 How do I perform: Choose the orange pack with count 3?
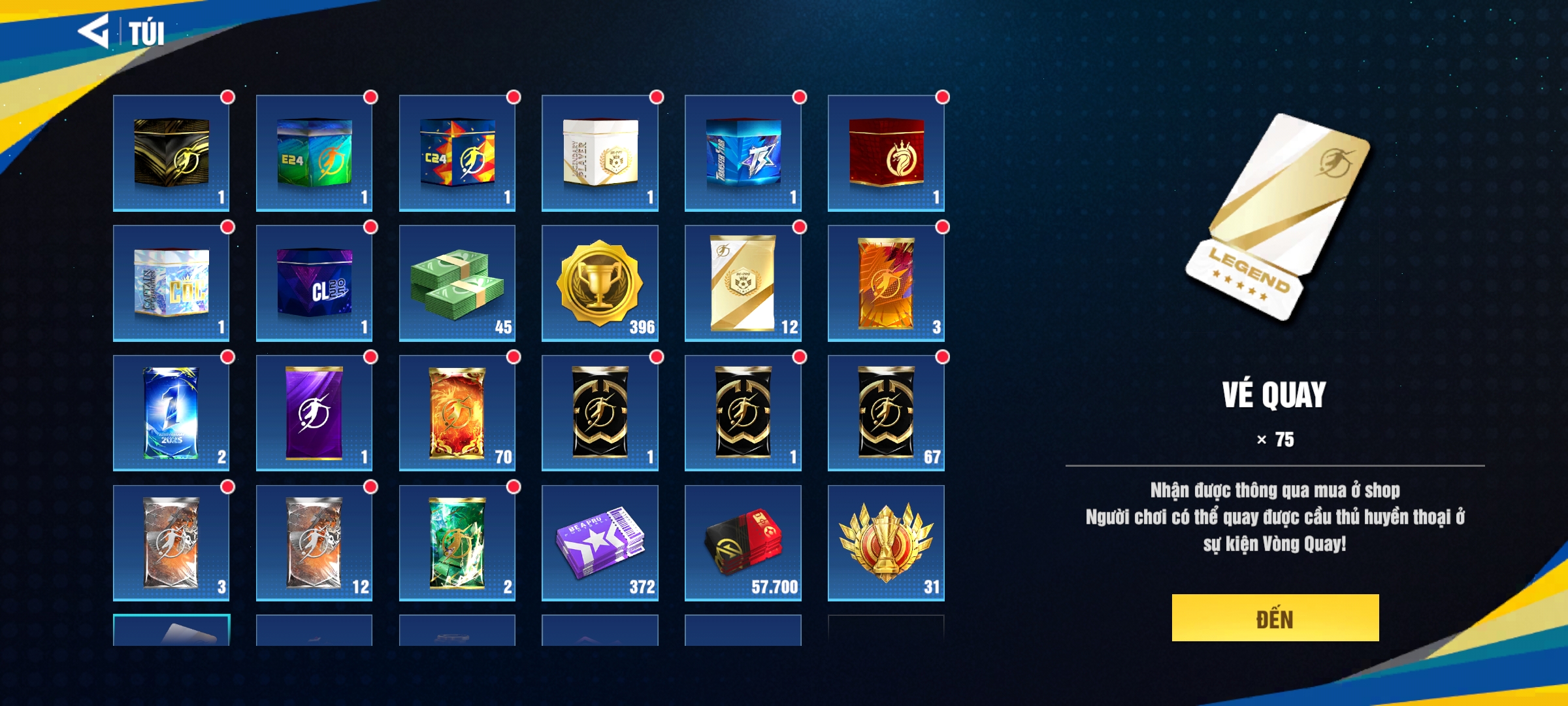point(886,283)
